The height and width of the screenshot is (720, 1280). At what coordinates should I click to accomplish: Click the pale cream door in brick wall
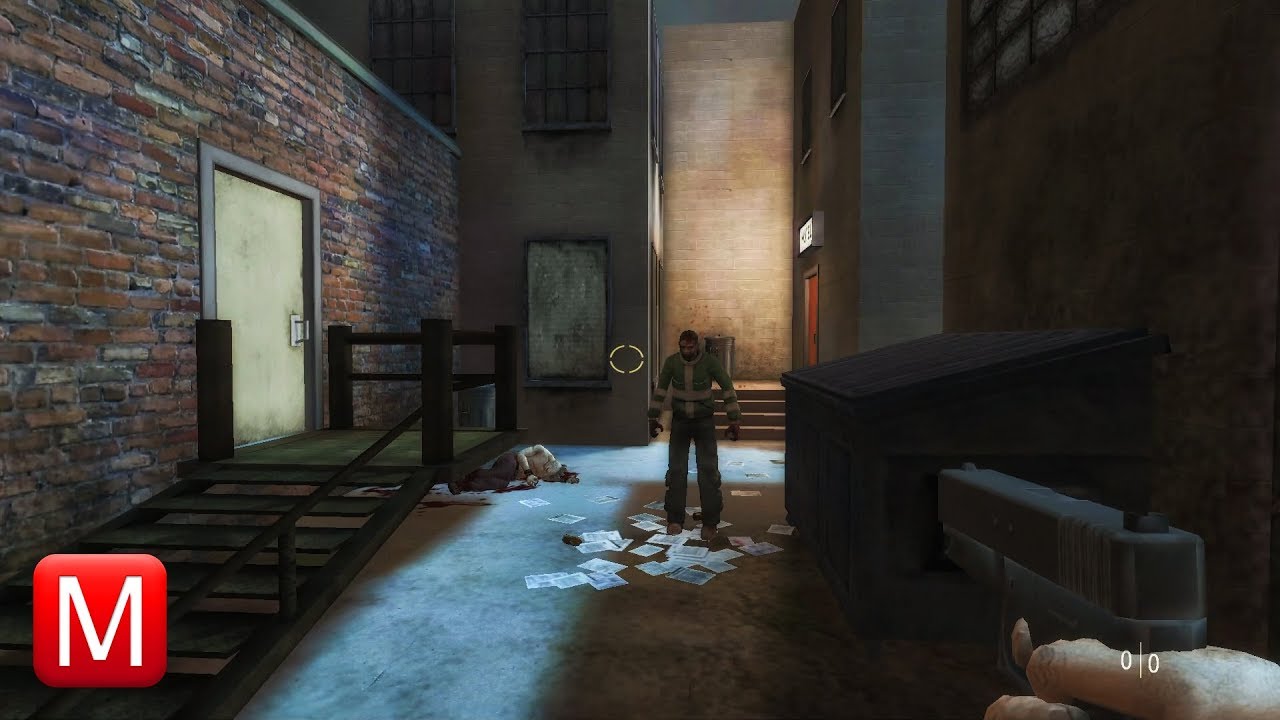262,300
